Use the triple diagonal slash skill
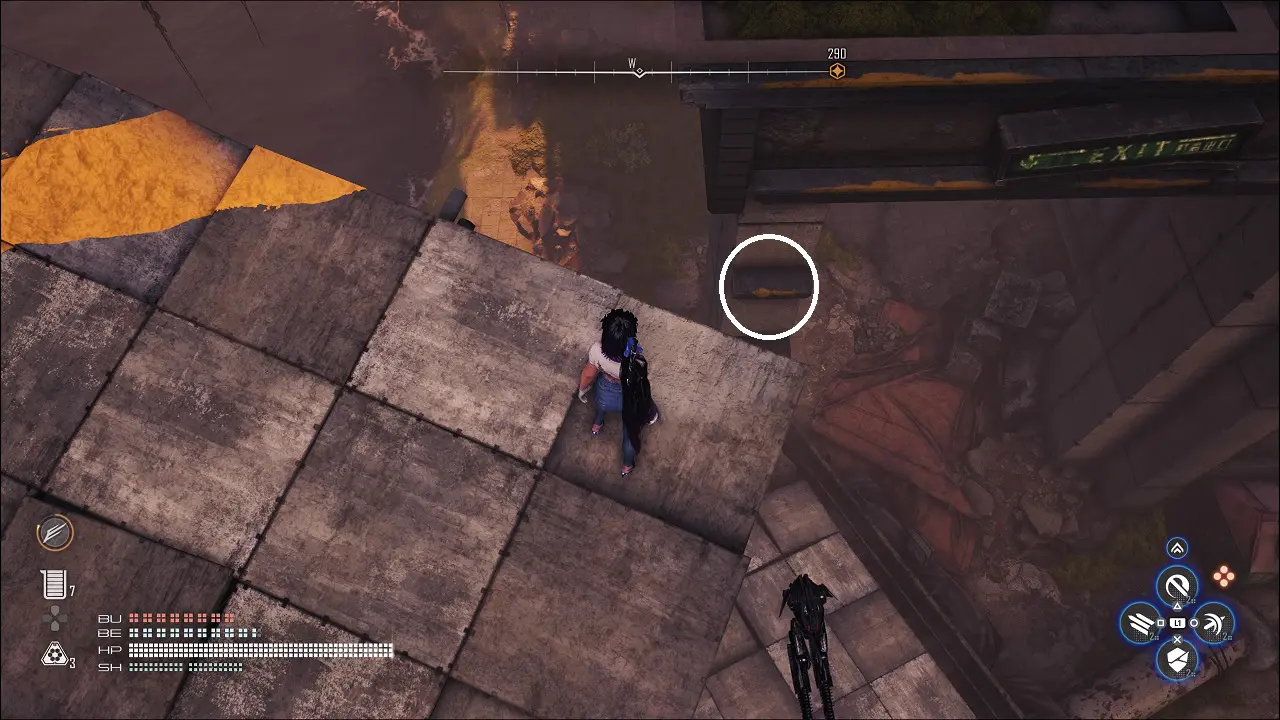Screen dimensions: 1280x720 [x=1141, y=623]
